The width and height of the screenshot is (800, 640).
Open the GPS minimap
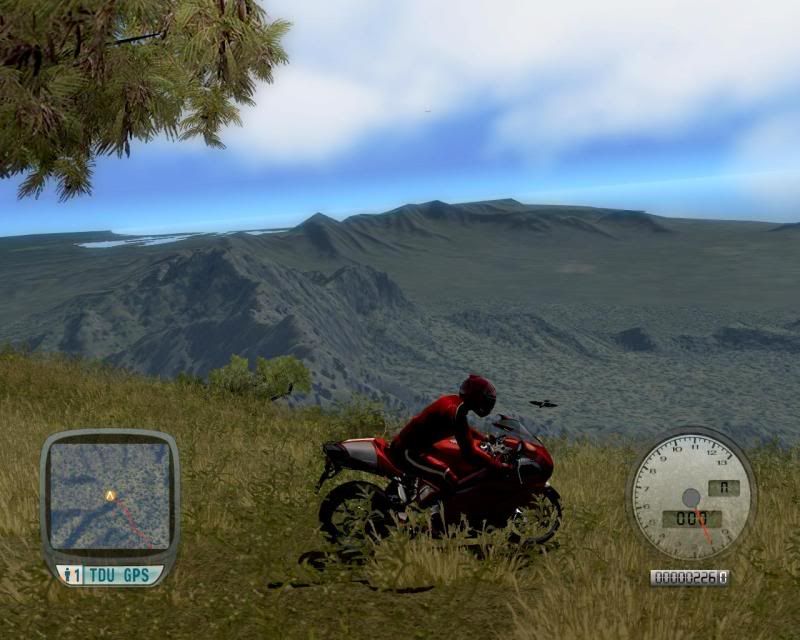(110, 496)
